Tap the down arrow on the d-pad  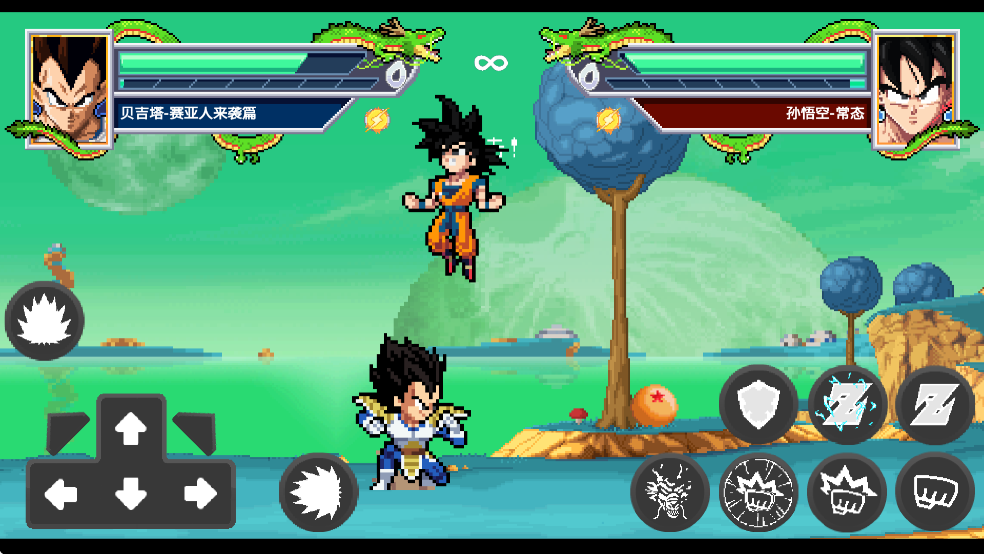click(x=130, y=493)
